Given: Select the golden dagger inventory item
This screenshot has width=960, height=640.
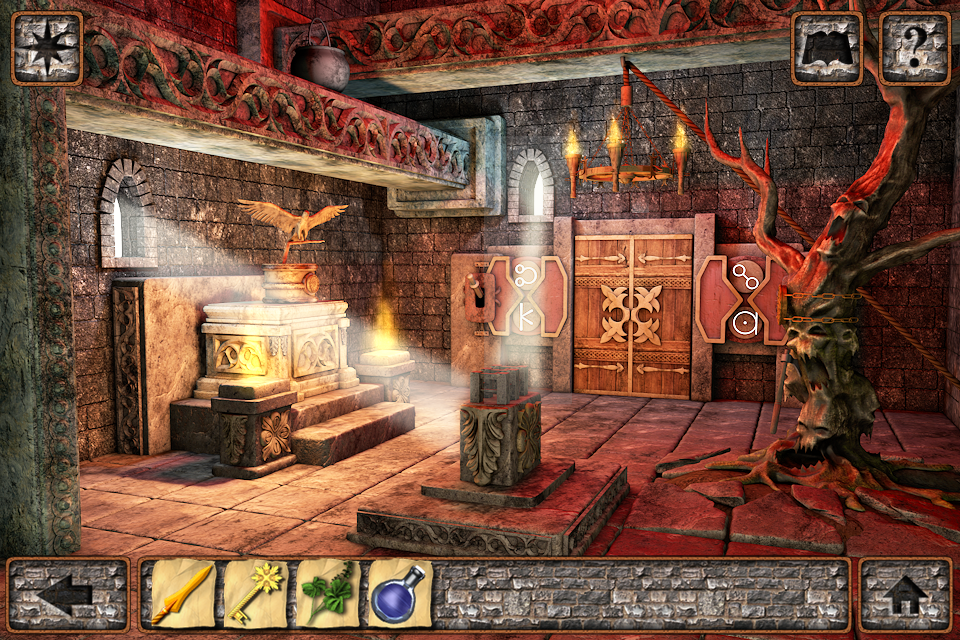Looking at the screenshot, I should pyautogui.click(x=183, y=594).
